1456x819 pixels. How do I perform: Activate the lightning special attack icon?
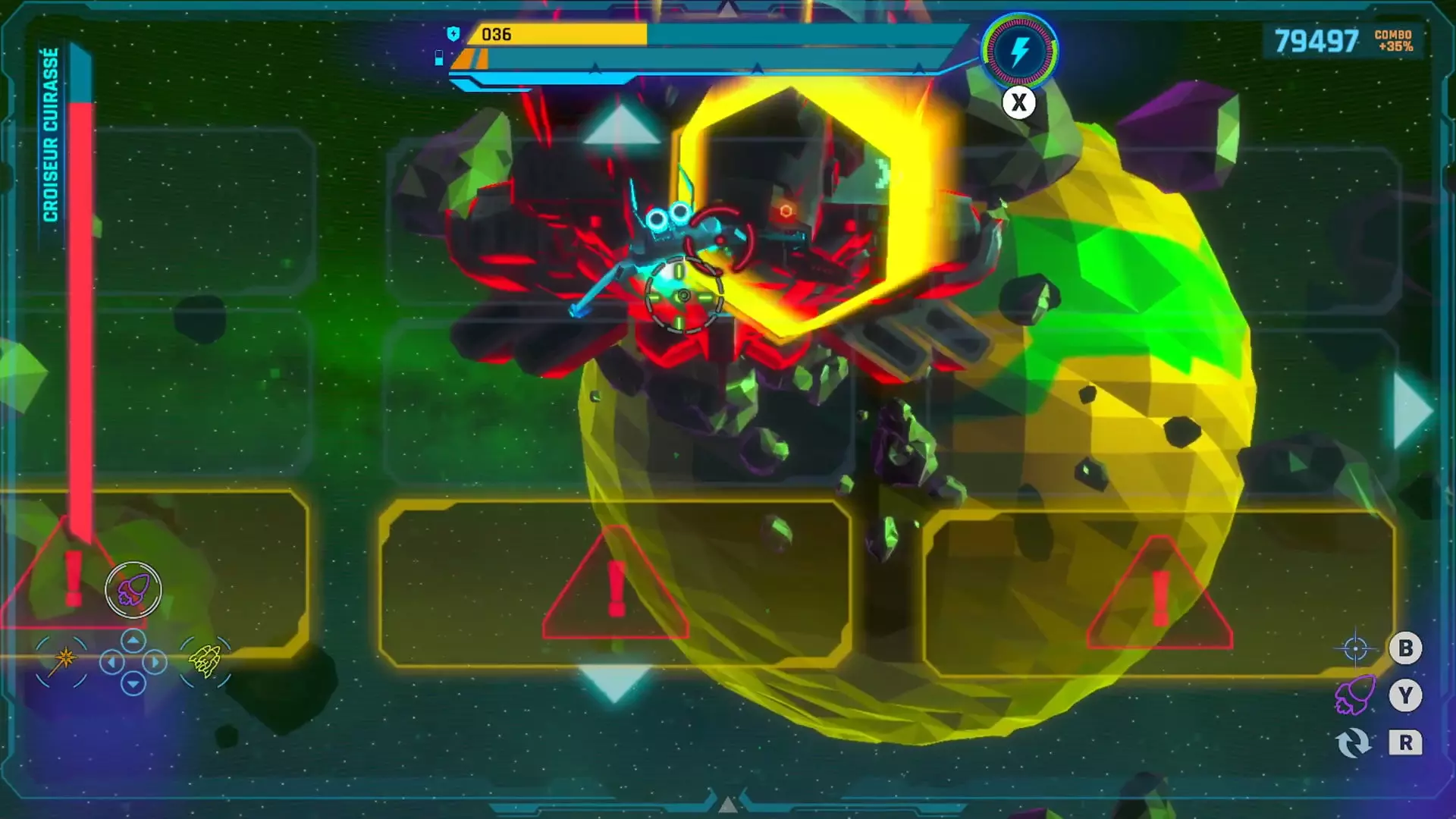click(1018, 55)
